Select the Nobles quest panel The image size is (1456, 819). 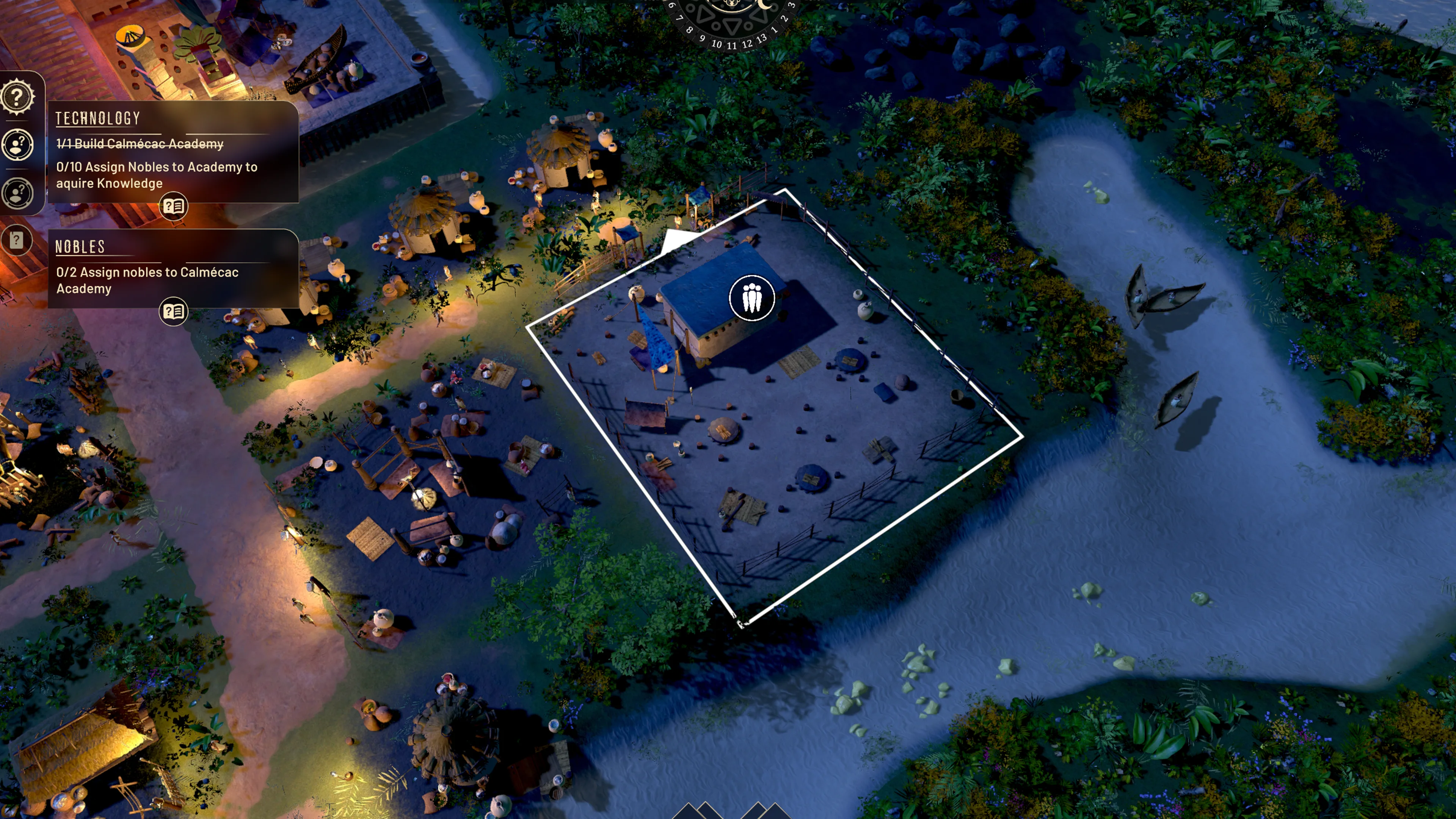pyautogui.click(x=173, y=268)
